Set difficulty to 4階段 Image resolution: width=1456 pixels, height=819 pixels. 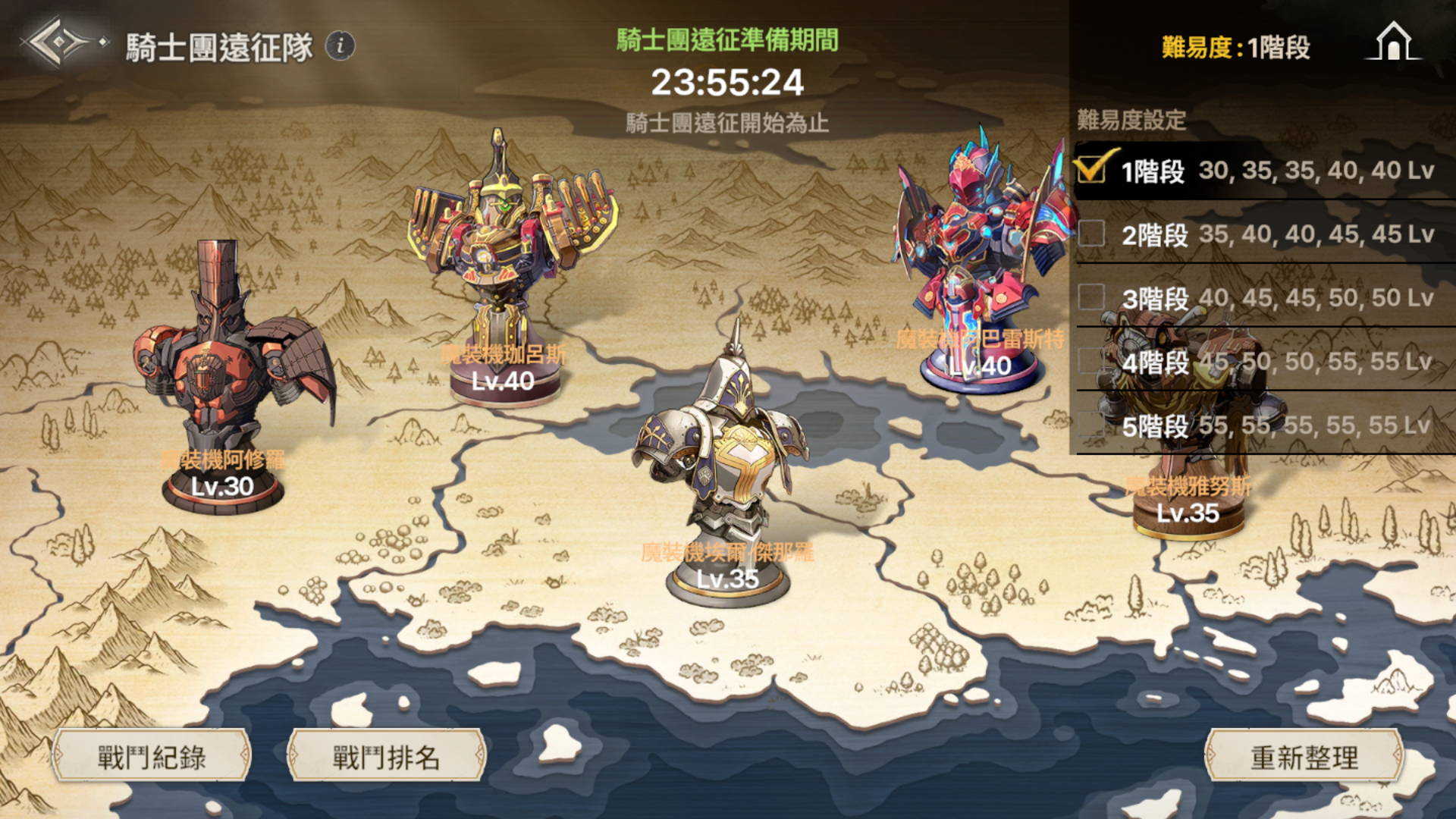pyautogui.click(x=1259, y=362)
